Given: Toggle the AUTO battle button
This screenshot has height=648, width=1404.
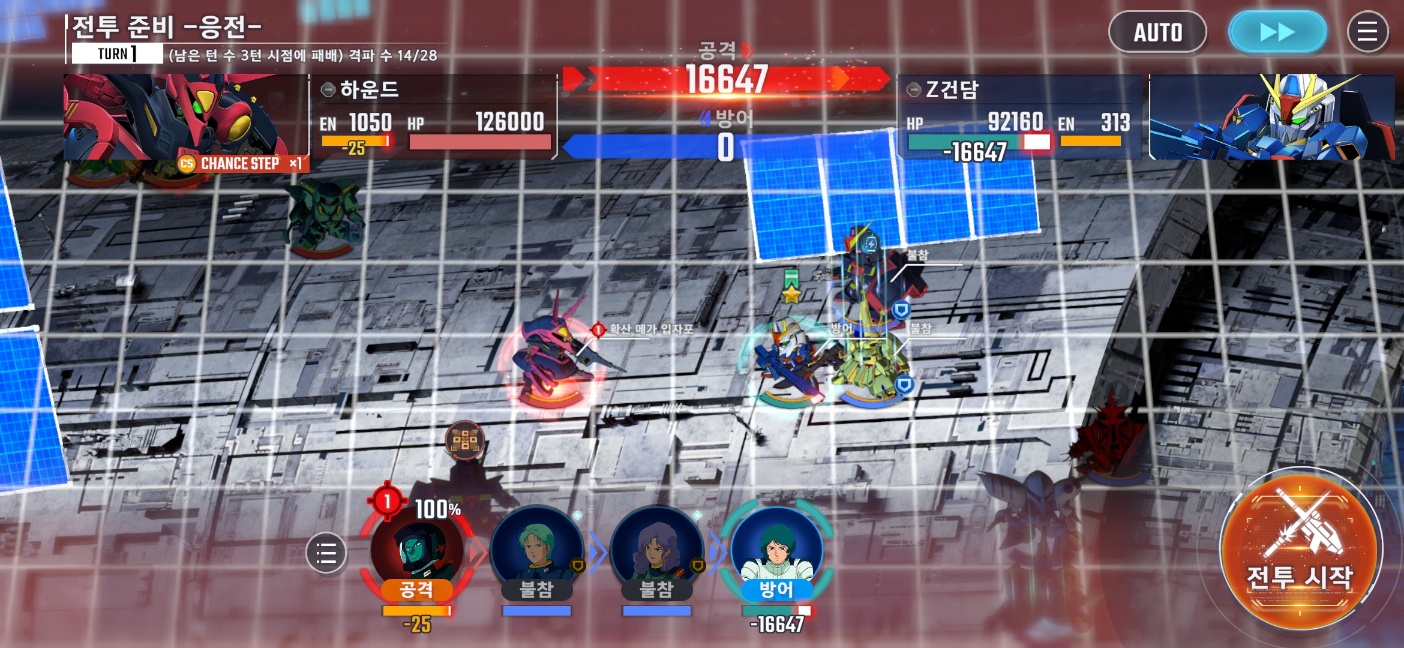Looking at the screenshot, I should (1157, 32).
